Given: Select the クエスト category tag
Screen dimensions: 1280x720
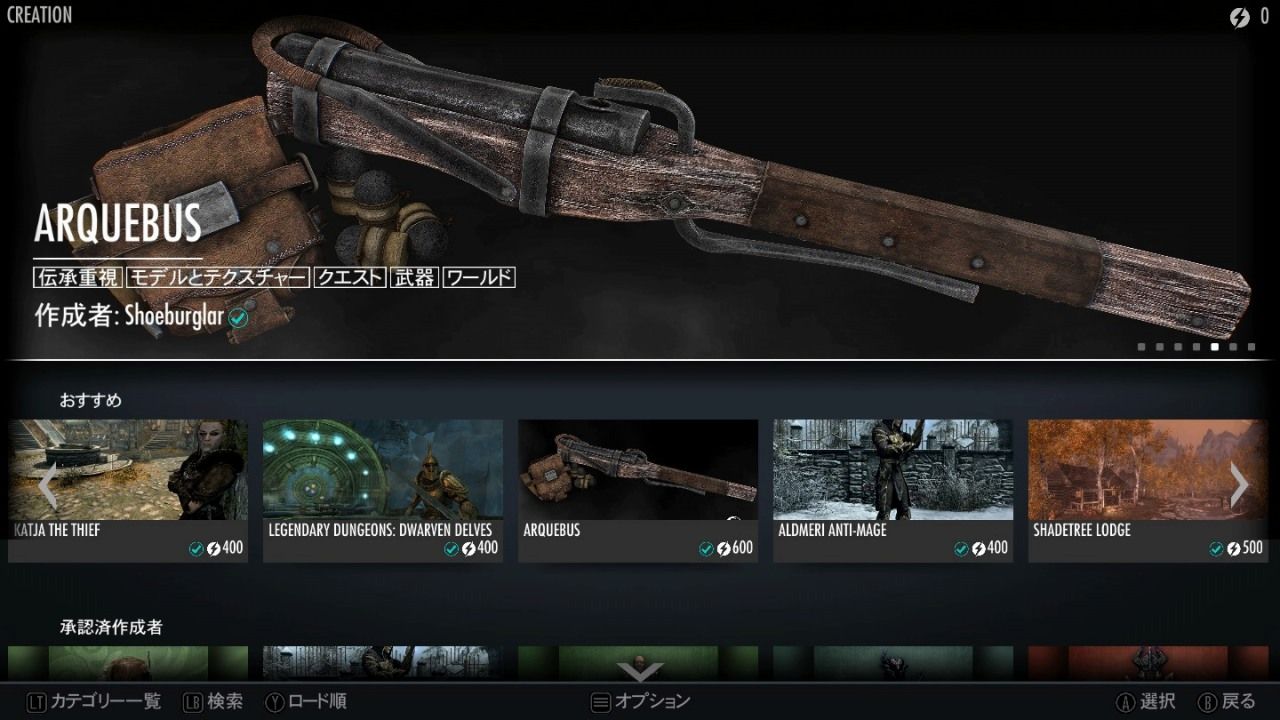Looking at the screenshot, I should pyautogui.click(x=348, y=277).
